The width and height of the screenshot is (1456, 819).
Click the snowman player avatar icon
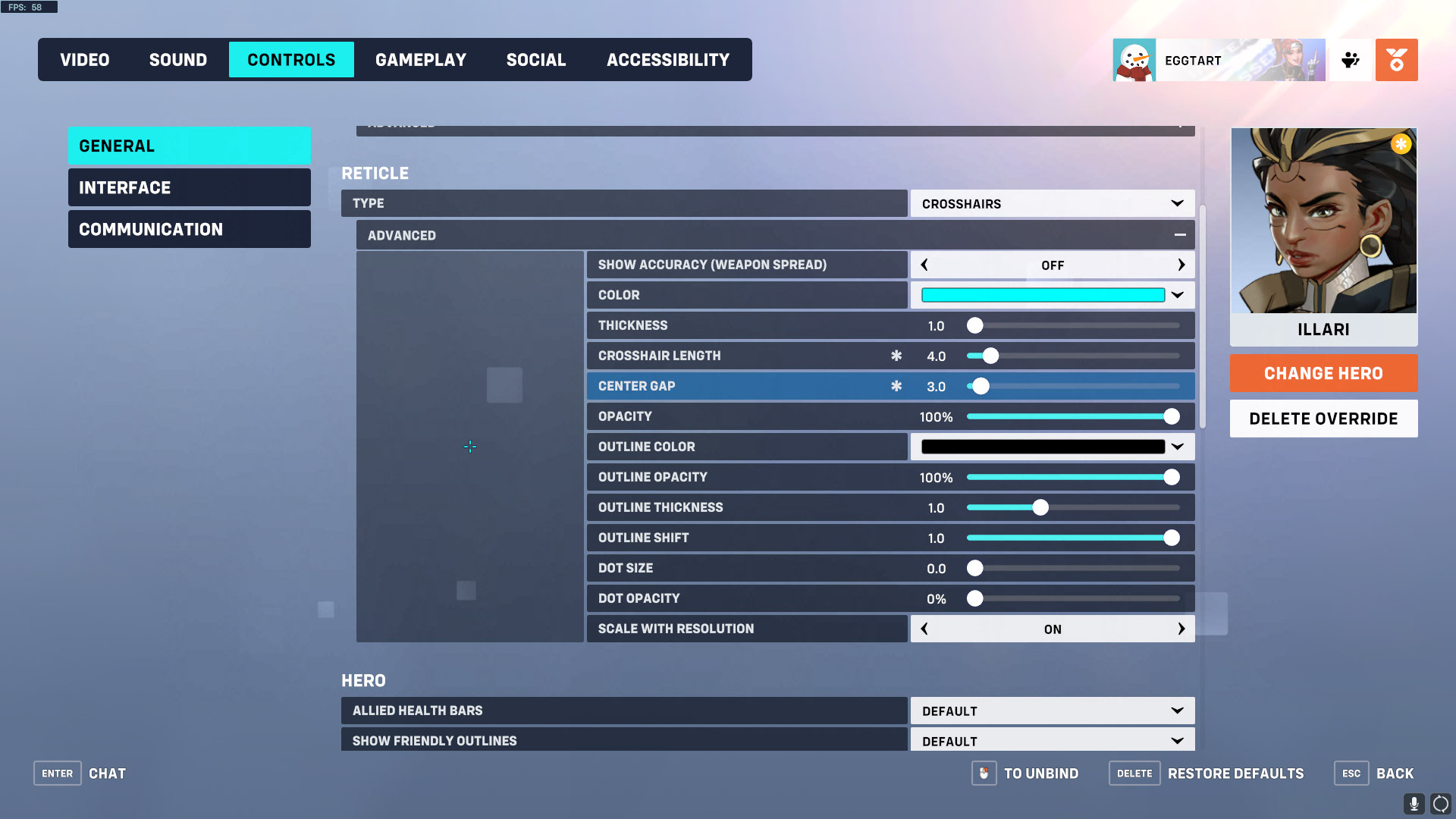pos(1133,60)
